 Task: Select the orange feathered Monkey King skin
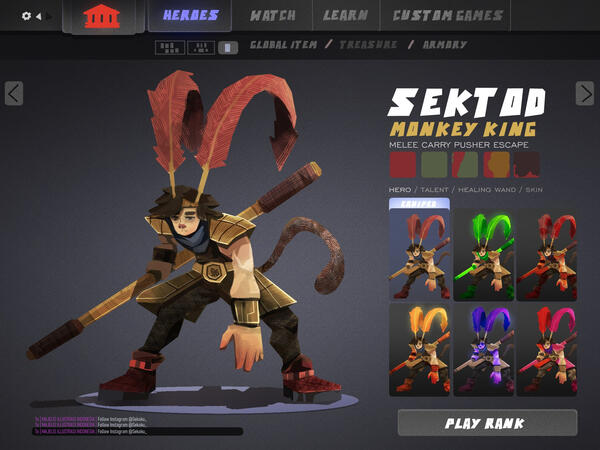point(419,351)
